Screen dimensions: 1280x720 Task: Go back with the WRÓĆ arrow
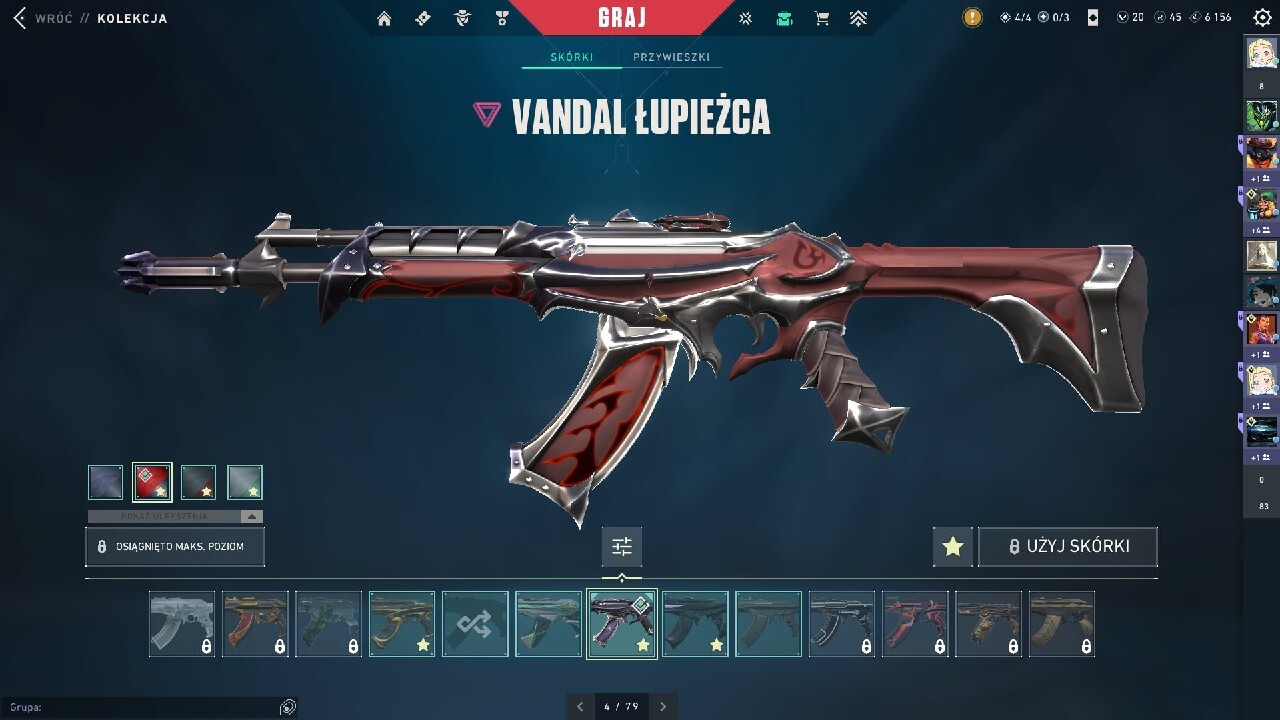tap(20, 18)
